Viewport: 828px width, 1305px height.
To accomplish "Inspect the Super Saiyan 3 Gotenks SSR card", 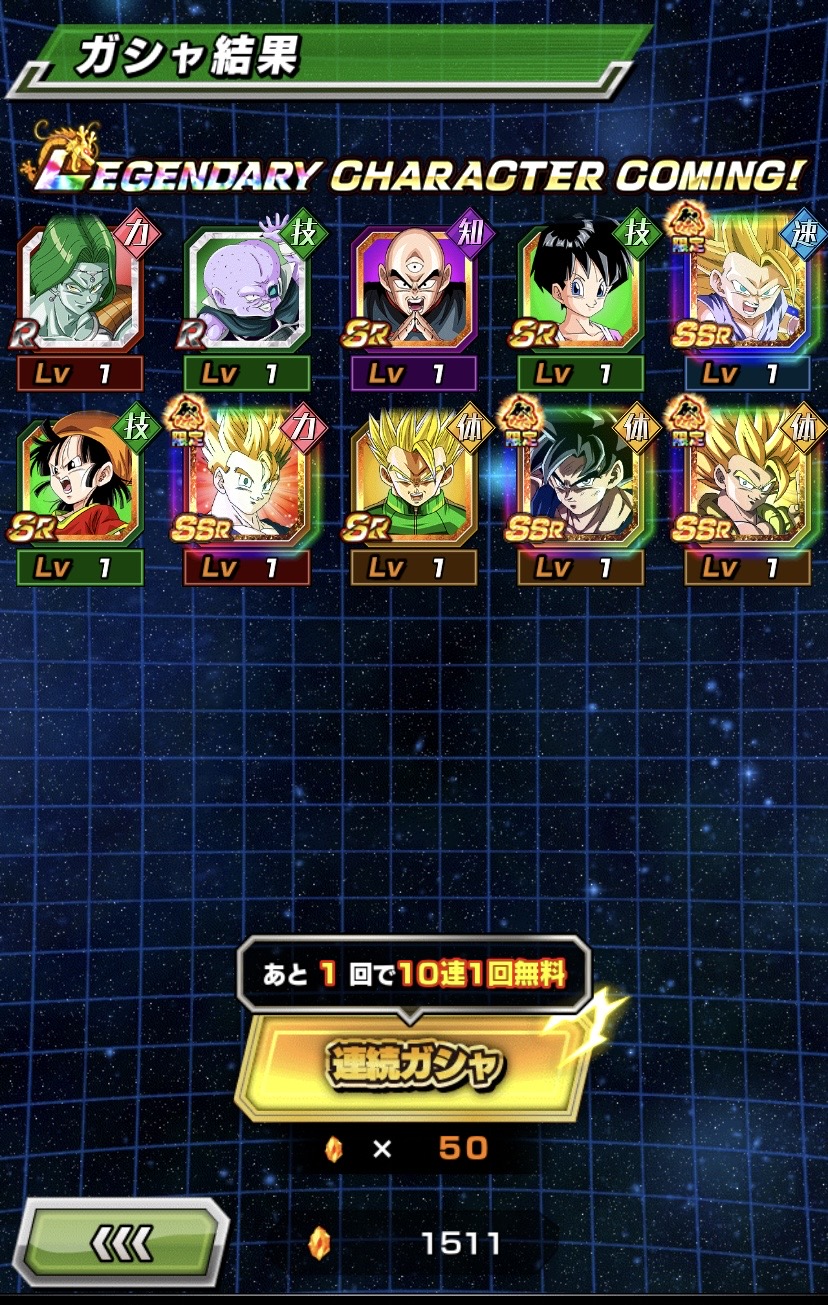I will [x=747, y=287].
